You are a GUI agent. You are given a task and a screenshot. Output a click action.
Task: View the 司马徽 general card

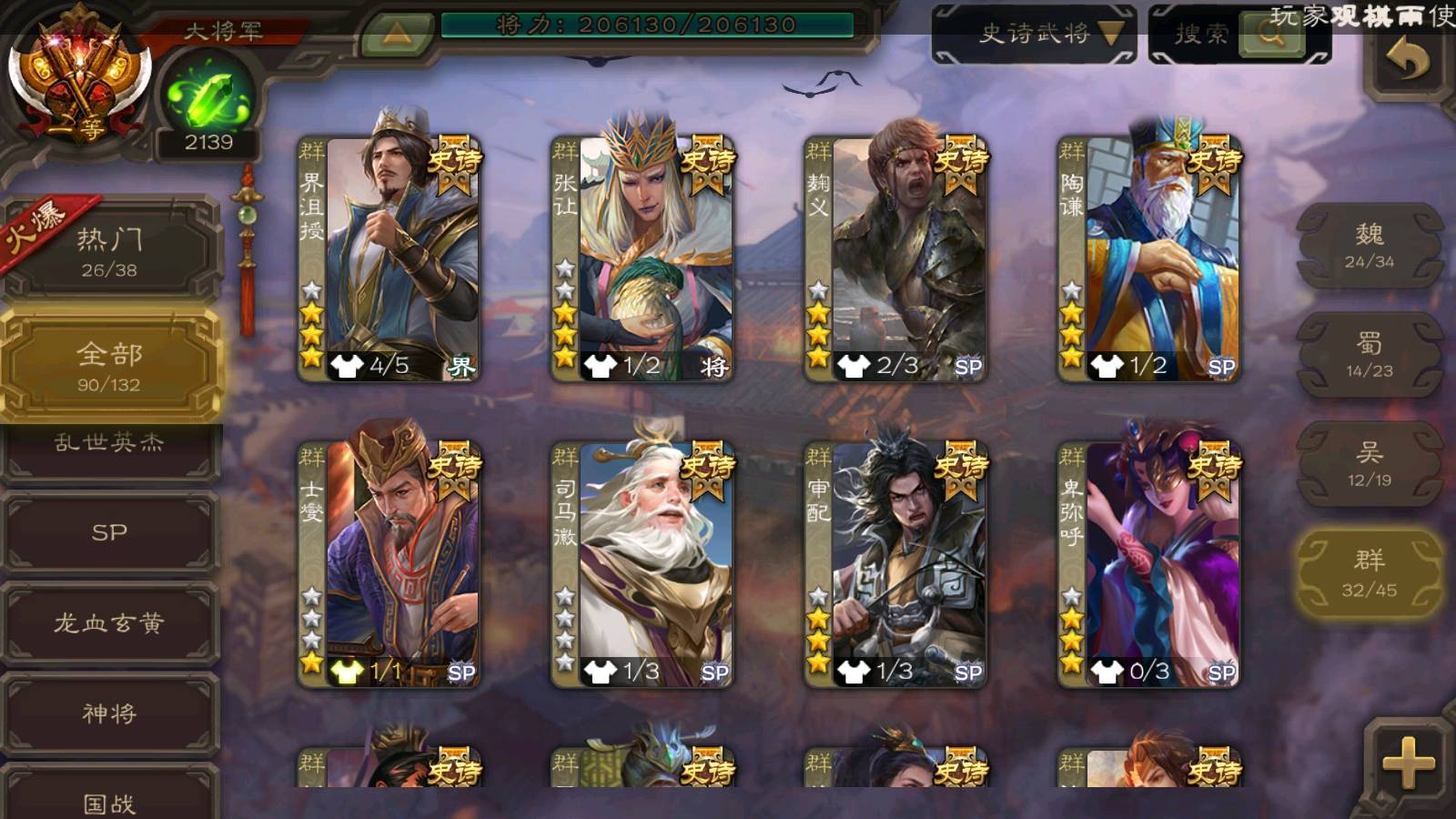click(x=642, y=564)
